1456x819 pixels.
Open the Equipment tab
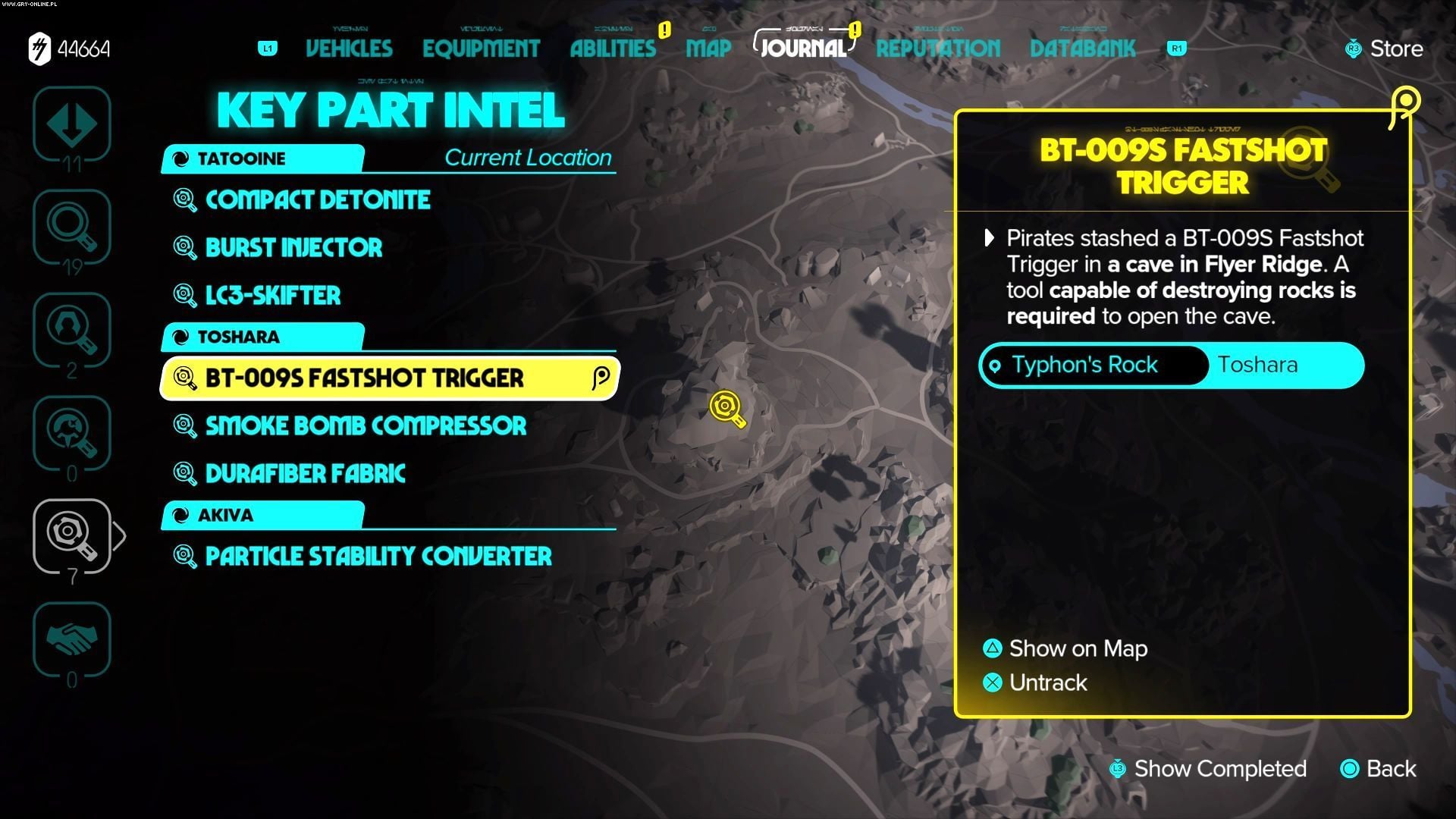pos(481,49)
